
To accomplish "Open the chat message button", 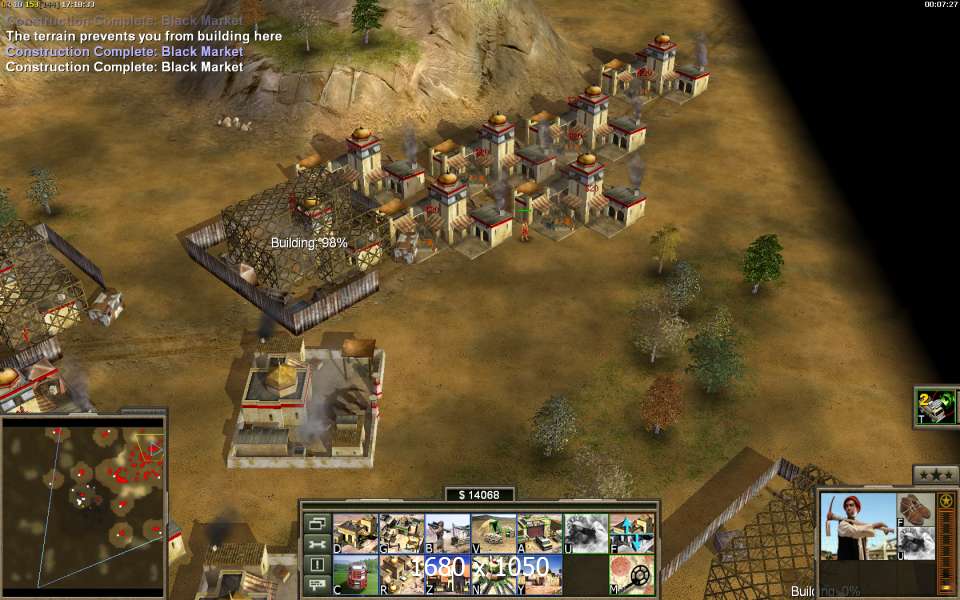I will point(317,586).
